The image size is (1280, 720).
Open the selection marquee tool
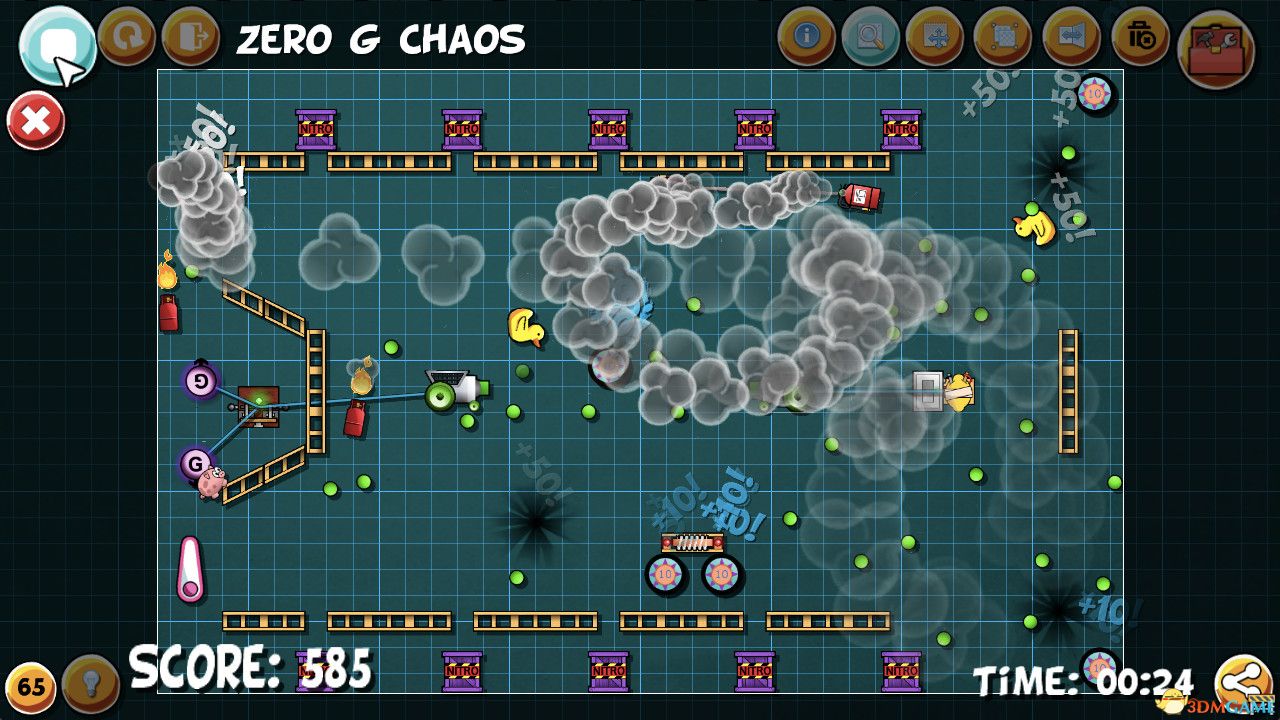point(1005,36)
